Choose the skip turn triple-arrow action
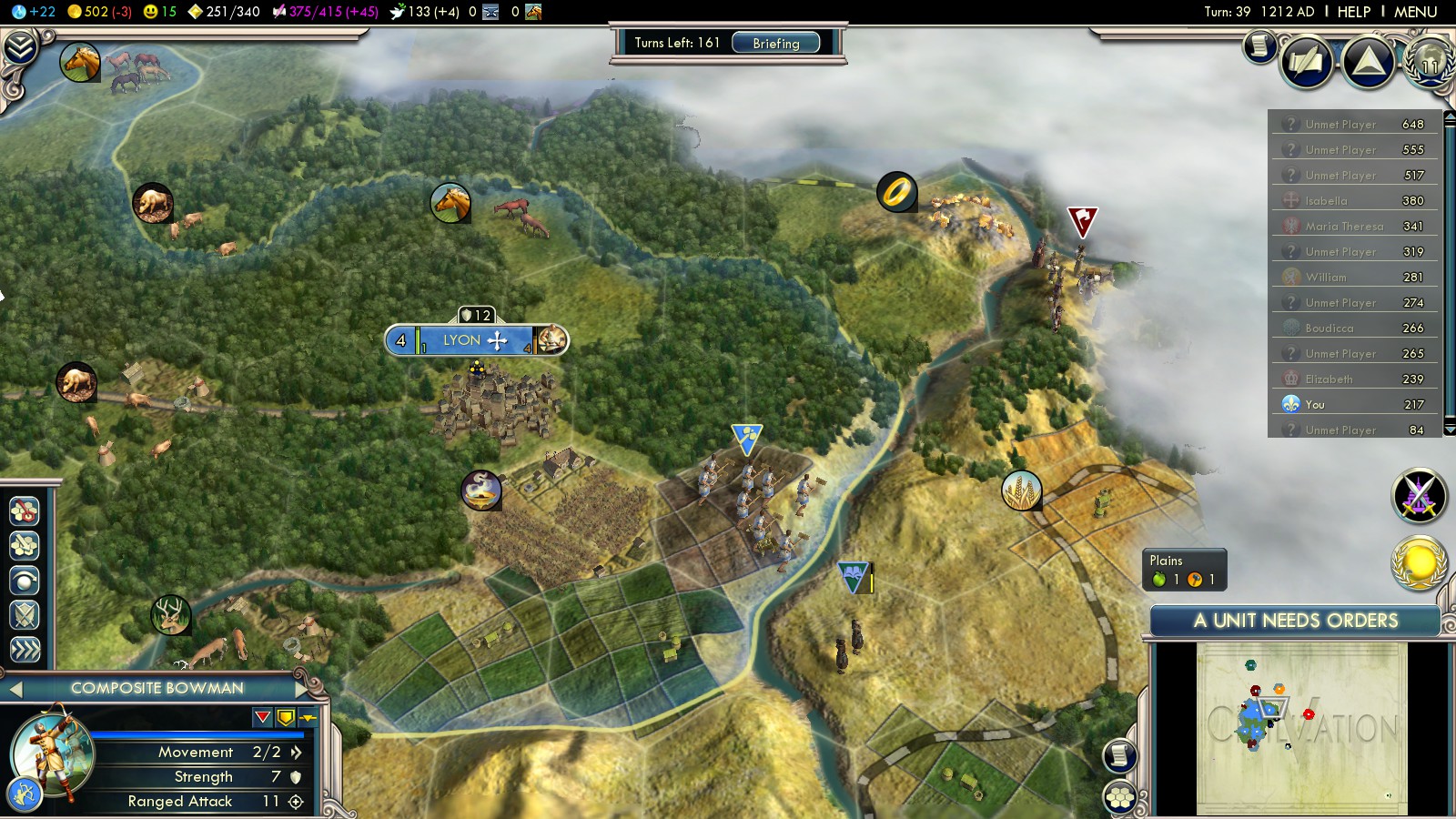 pos(25,649)
